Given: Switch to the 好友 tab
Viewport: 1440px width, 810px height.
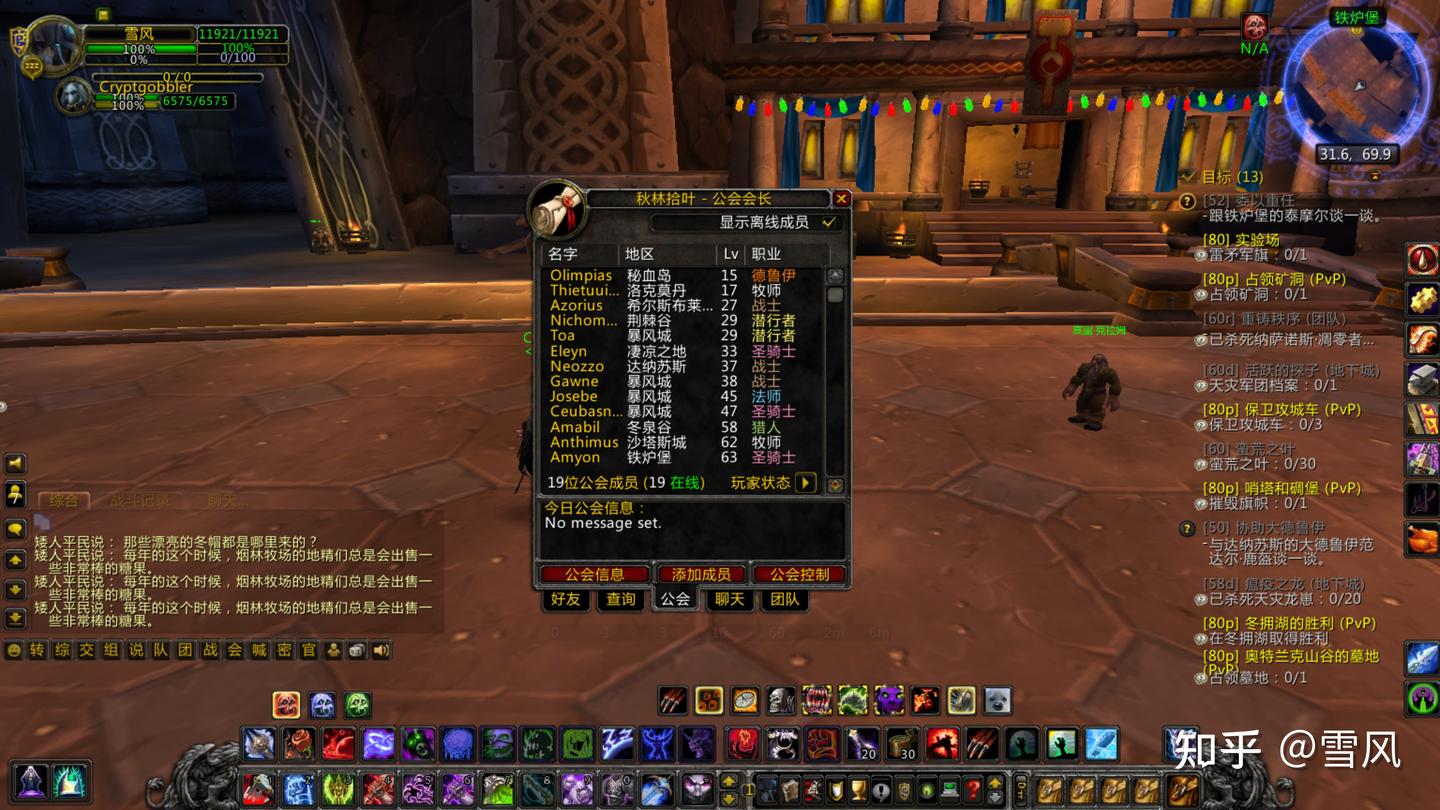Looking at the screenshot, I should 565,599.
